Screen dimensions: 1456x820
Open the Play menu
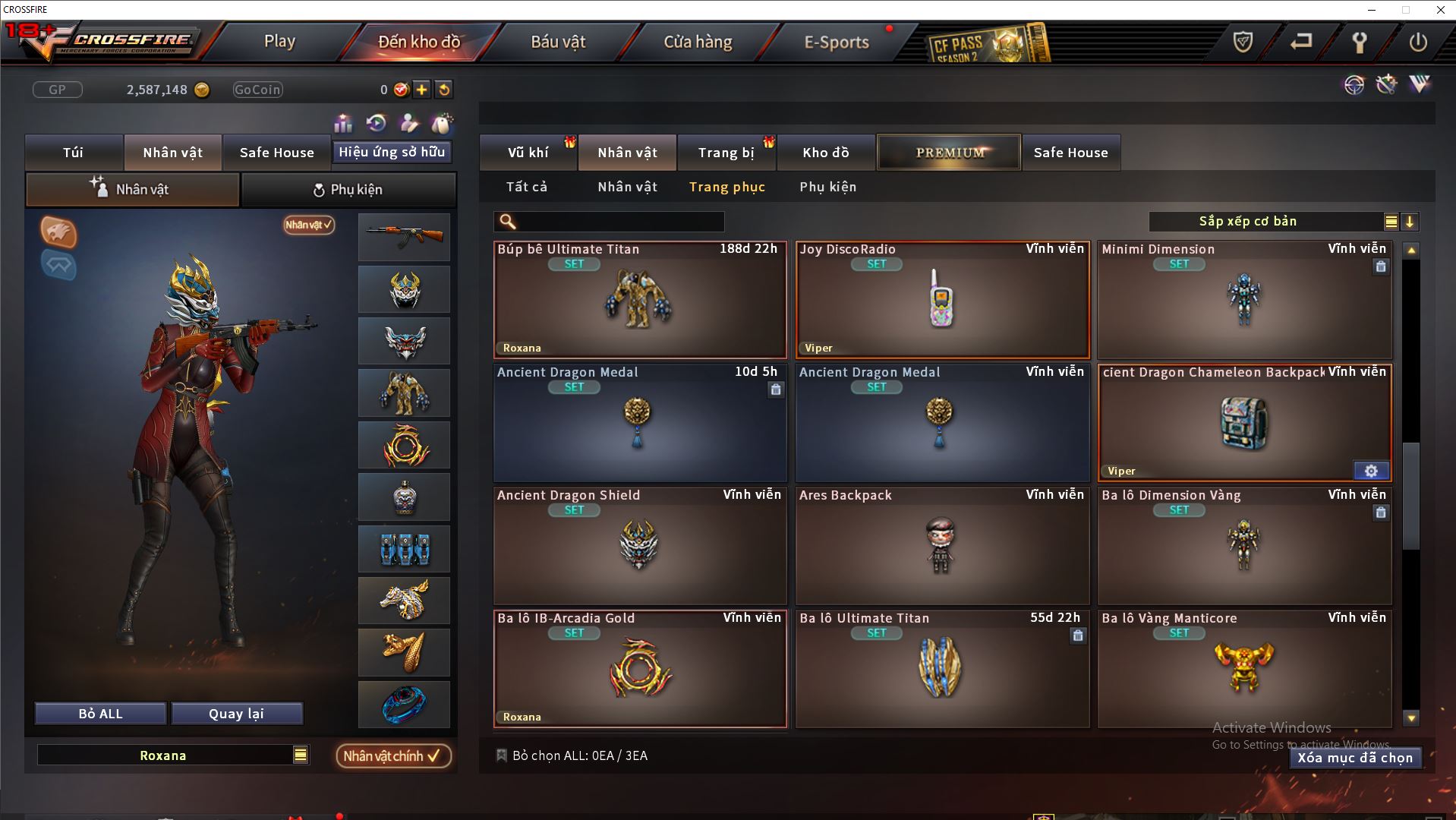pyautogui.click(x=279, y=42)
